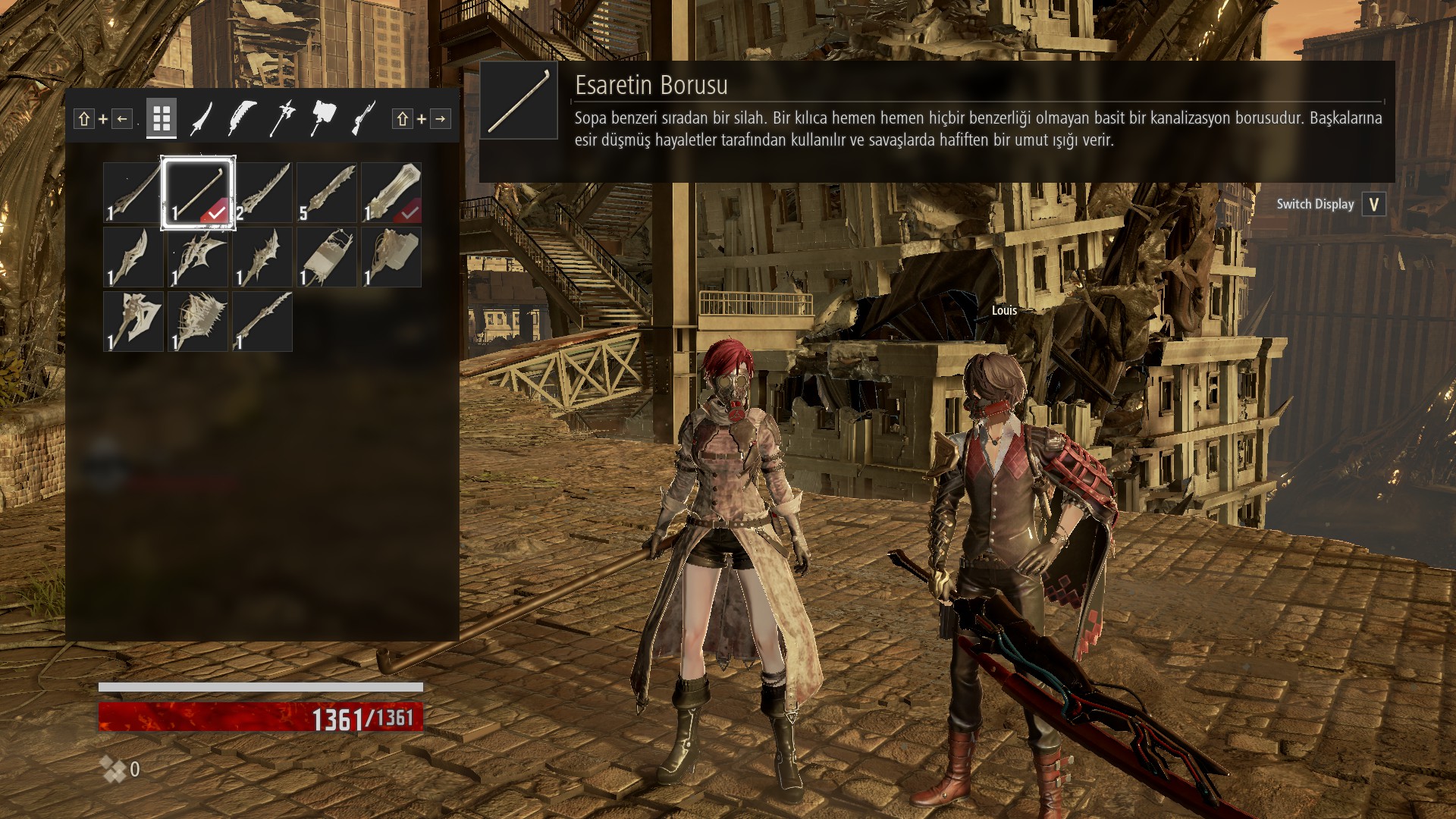Open the one-handed sword category tab
This screenshot has height=819, width=1456.
coord(202,118)
